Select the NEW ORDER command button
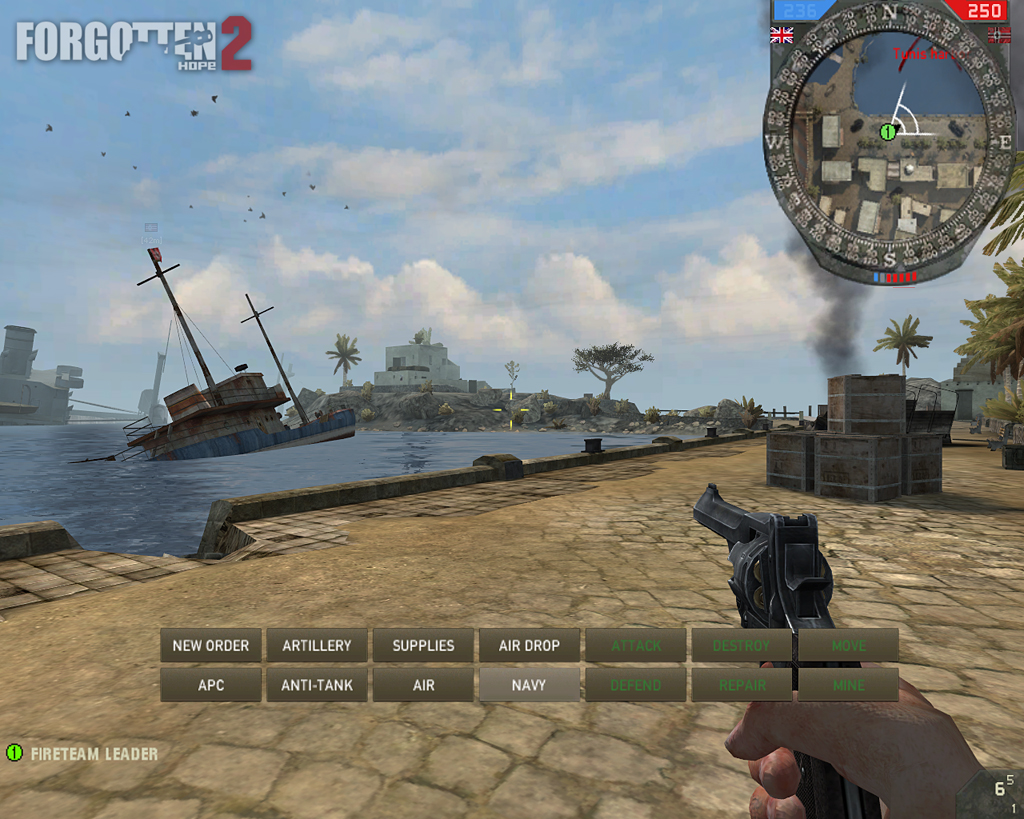 [211, 645]
